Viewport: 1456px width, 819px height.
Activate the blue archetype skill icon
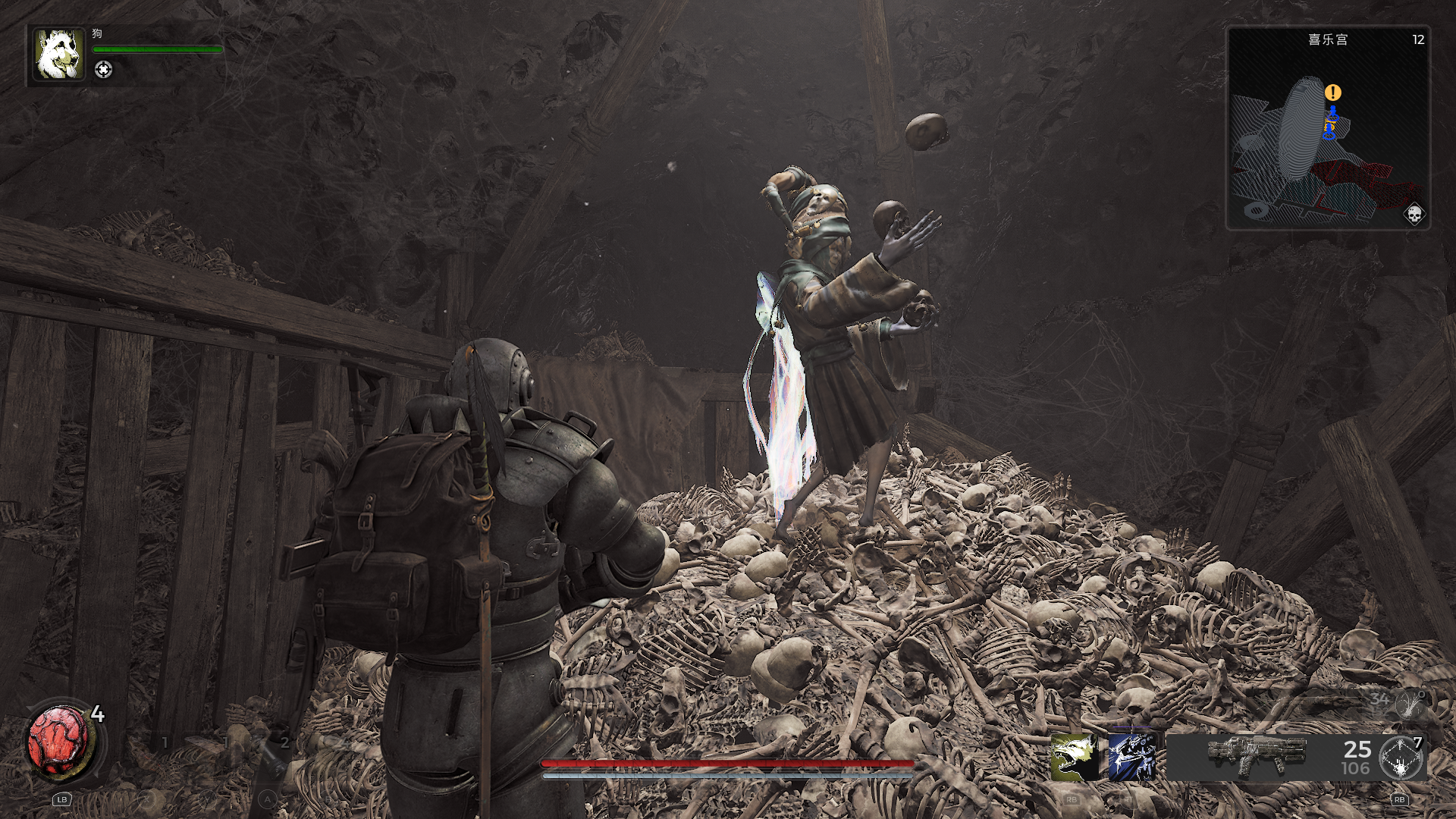pyautogui.click(x=1131, y=757)
